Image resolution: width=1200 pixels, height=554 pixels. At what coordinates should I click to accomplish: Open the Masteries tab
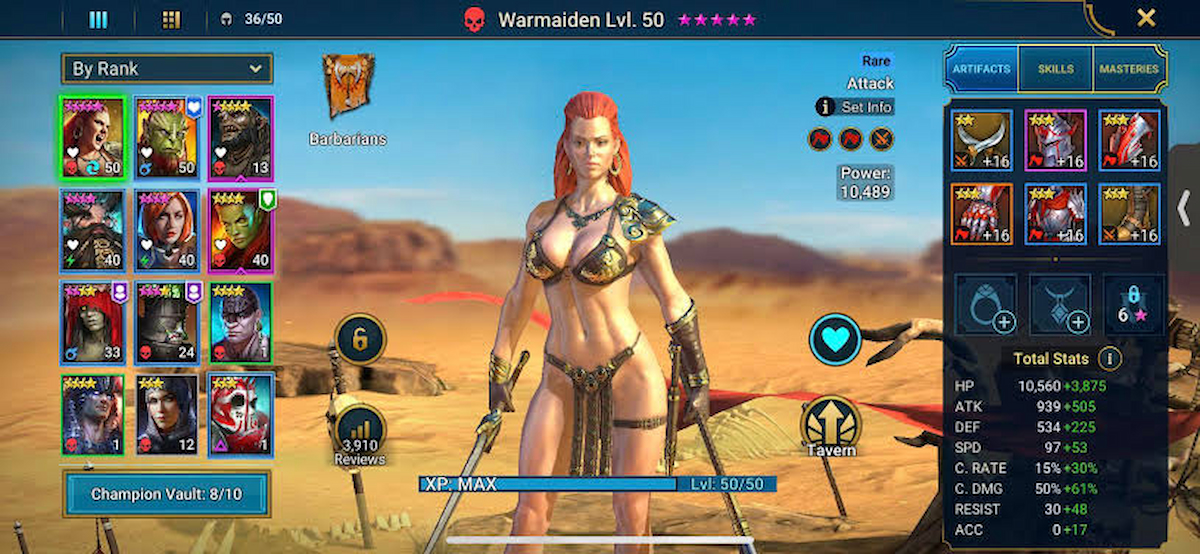[x=1129, y=69]
